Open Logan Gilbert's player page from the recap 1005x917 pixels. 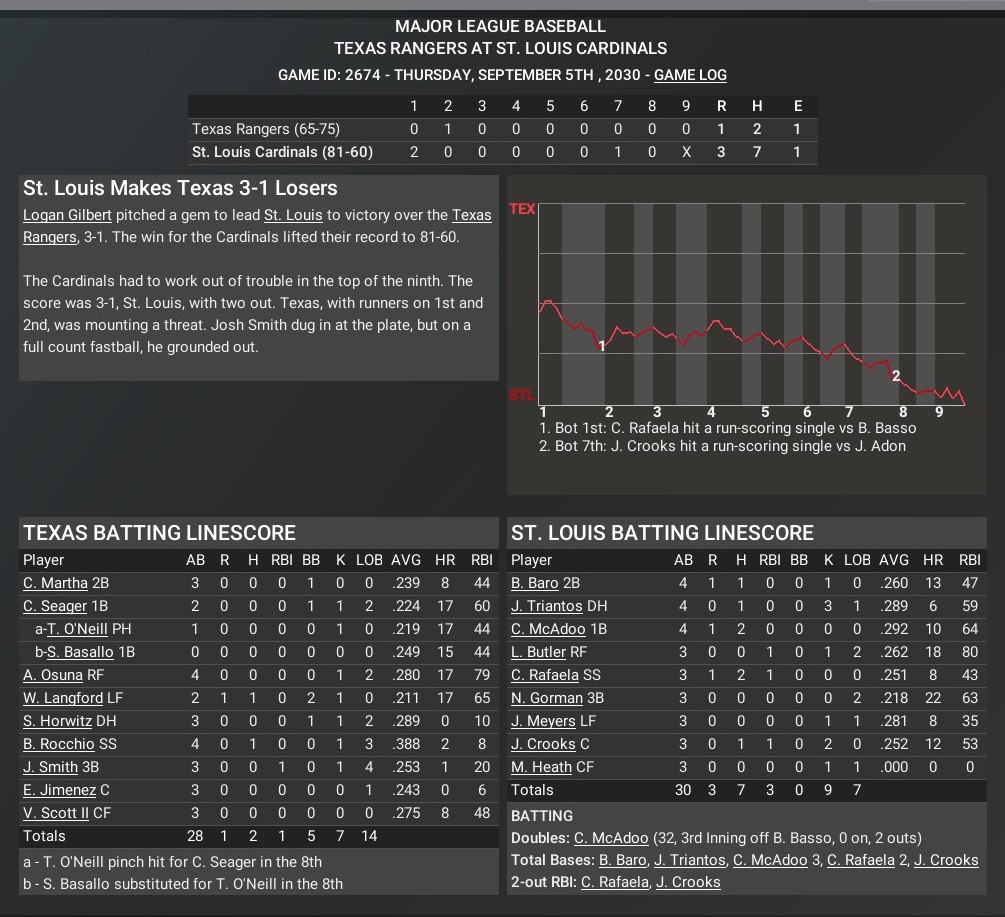coord(69,215)
